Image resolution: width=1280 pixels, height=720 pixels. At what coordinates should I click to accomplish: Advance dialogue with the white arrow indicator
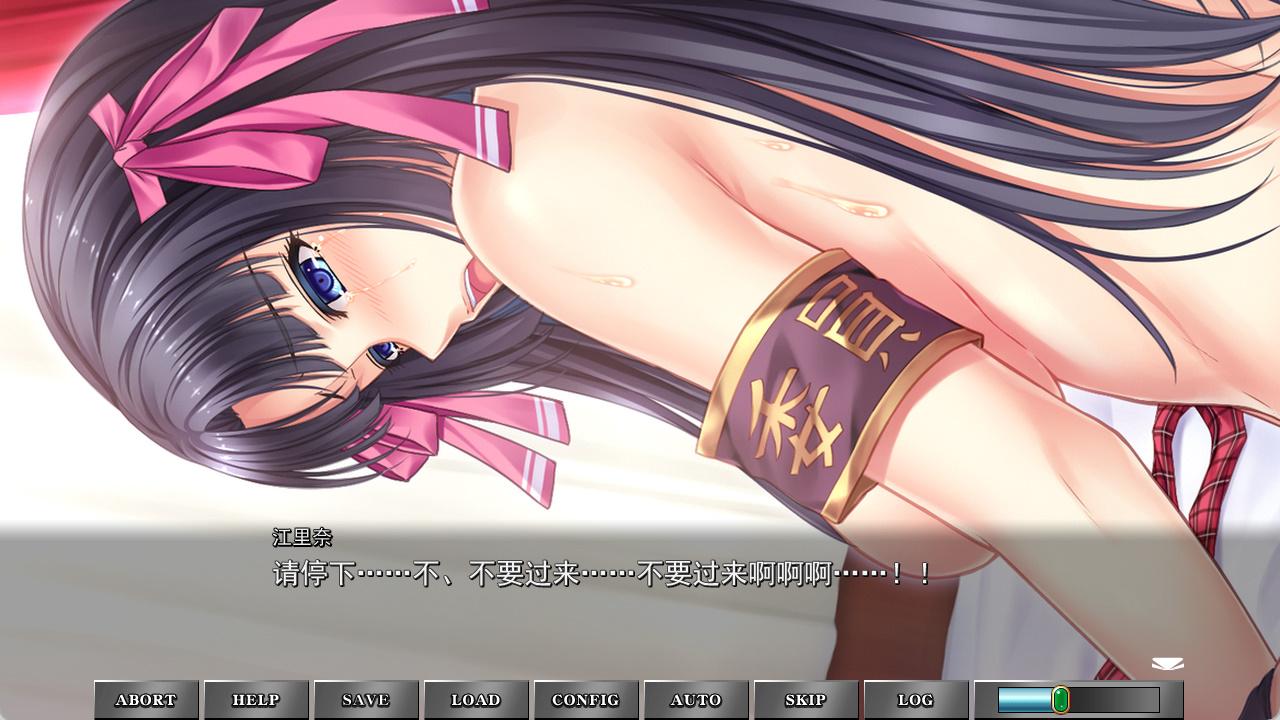click(x=1167, y=664)
